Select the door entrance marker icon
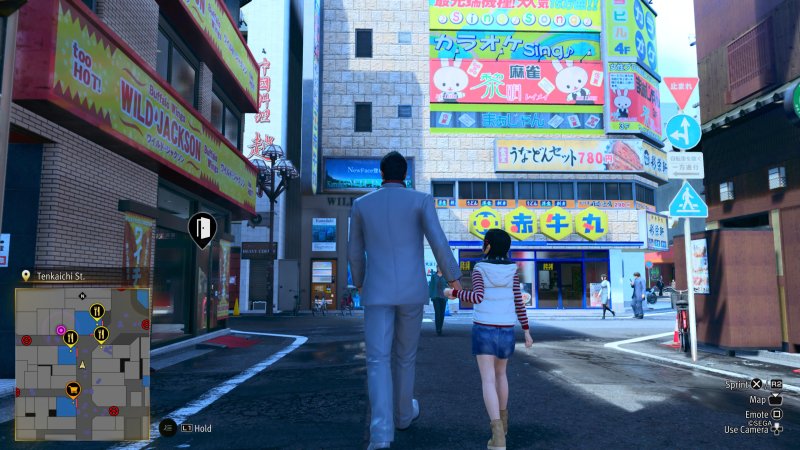 tap(201, 230)
